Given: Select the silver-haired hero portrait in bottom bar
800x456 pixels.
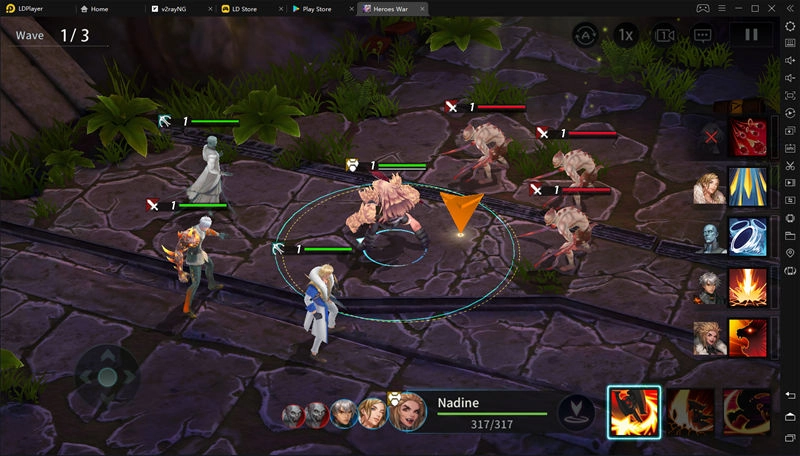Looking at the screenshot, I should (344, 413).
